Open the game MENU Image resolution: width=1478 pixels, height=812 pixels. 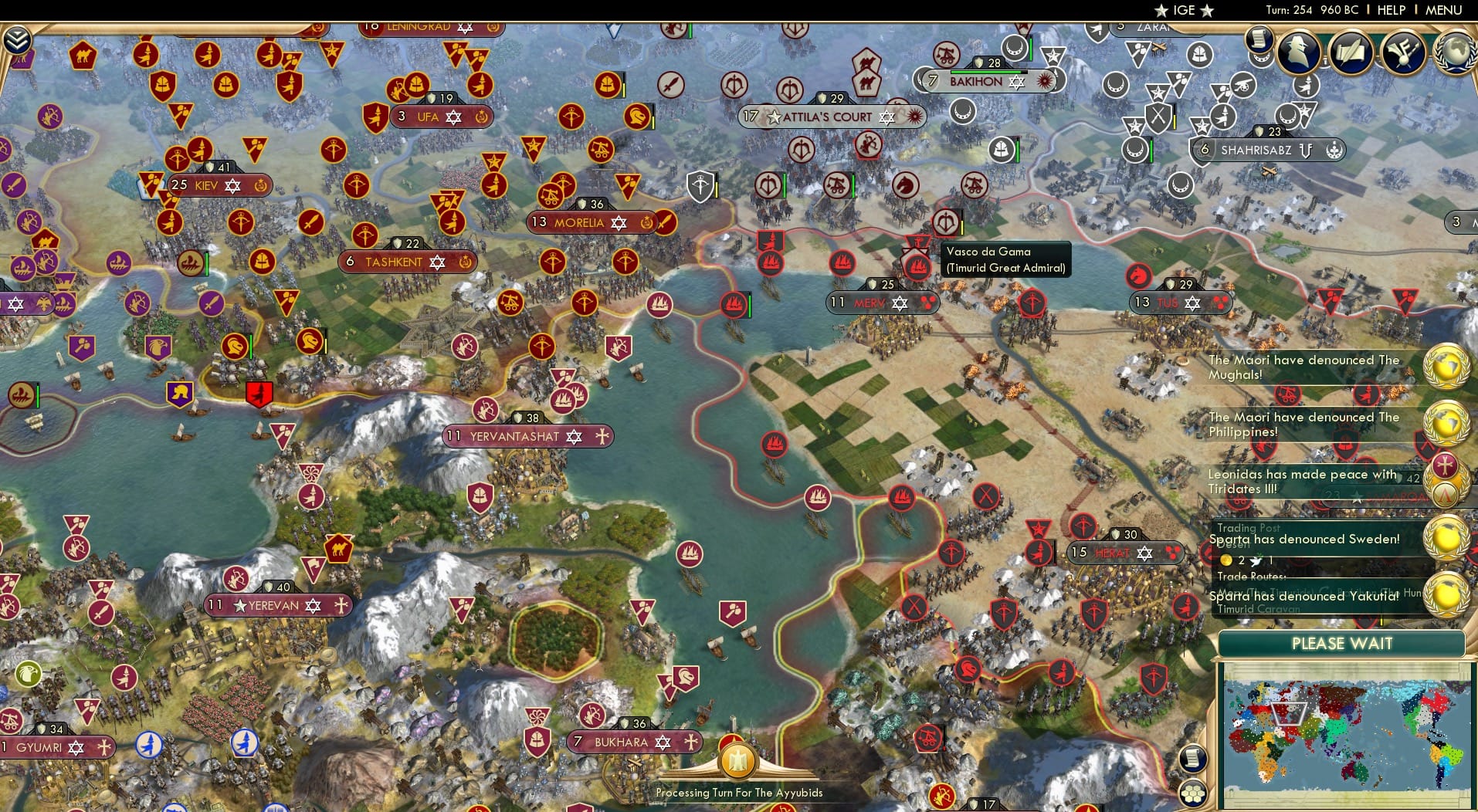(x=1443, y=10)
